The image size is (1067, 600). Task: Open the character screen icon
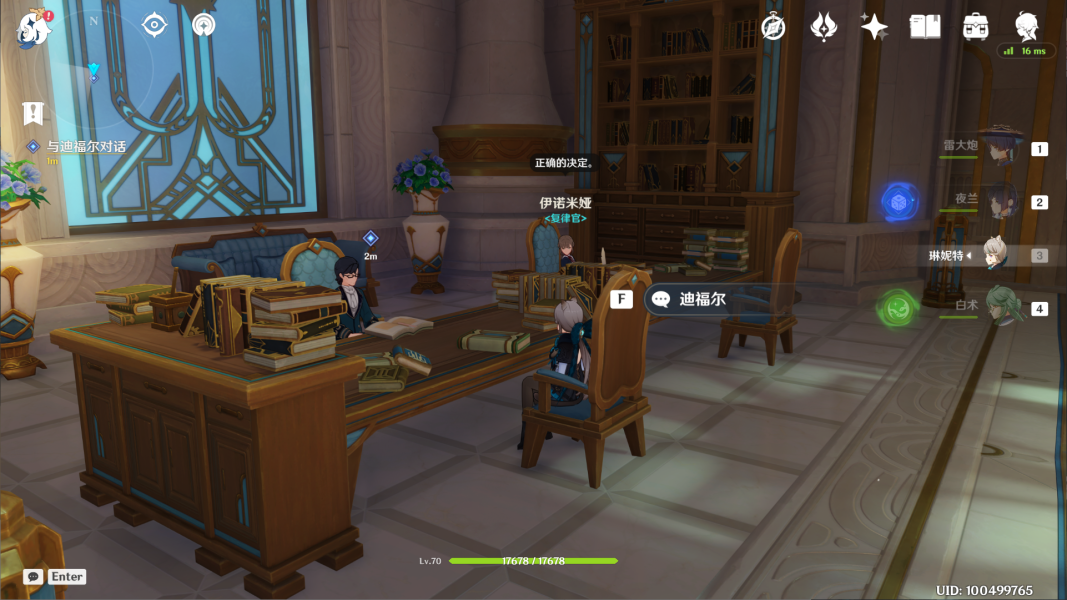pyautogui.click(x=1027, y=25)
